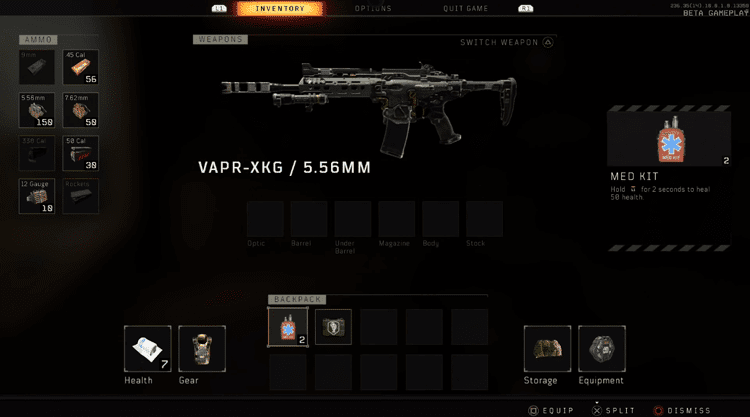Switch to the Options tab
The image size is (750, 417).
(x=373, y=9)
